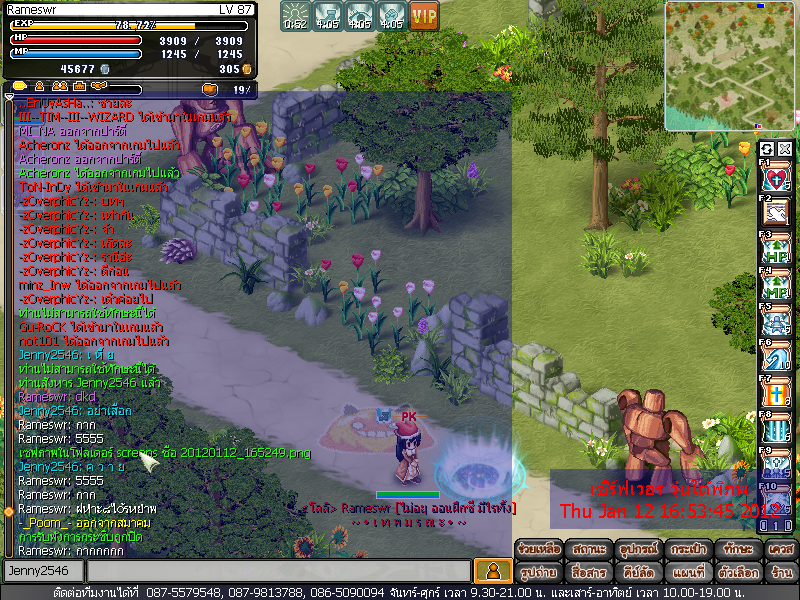This screenshot has width=800, height=600.
Task: Open the ทักษะ (Skills) window
Action: click(x=736, y=549)
